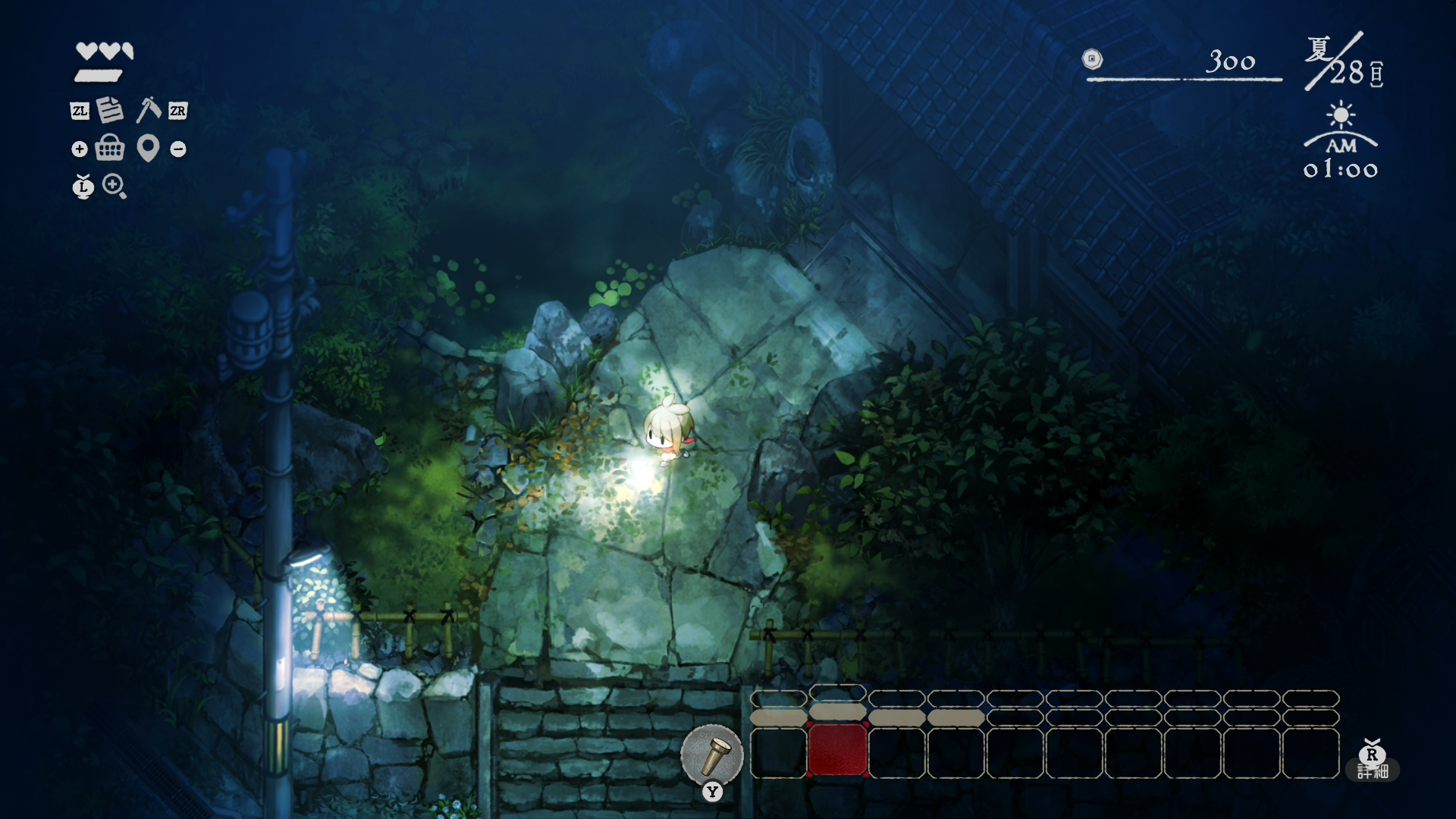The height and width of the screenshot is (819, 1456).
Task: Select the scythe tool icon
Action: (x=148, y=110)
